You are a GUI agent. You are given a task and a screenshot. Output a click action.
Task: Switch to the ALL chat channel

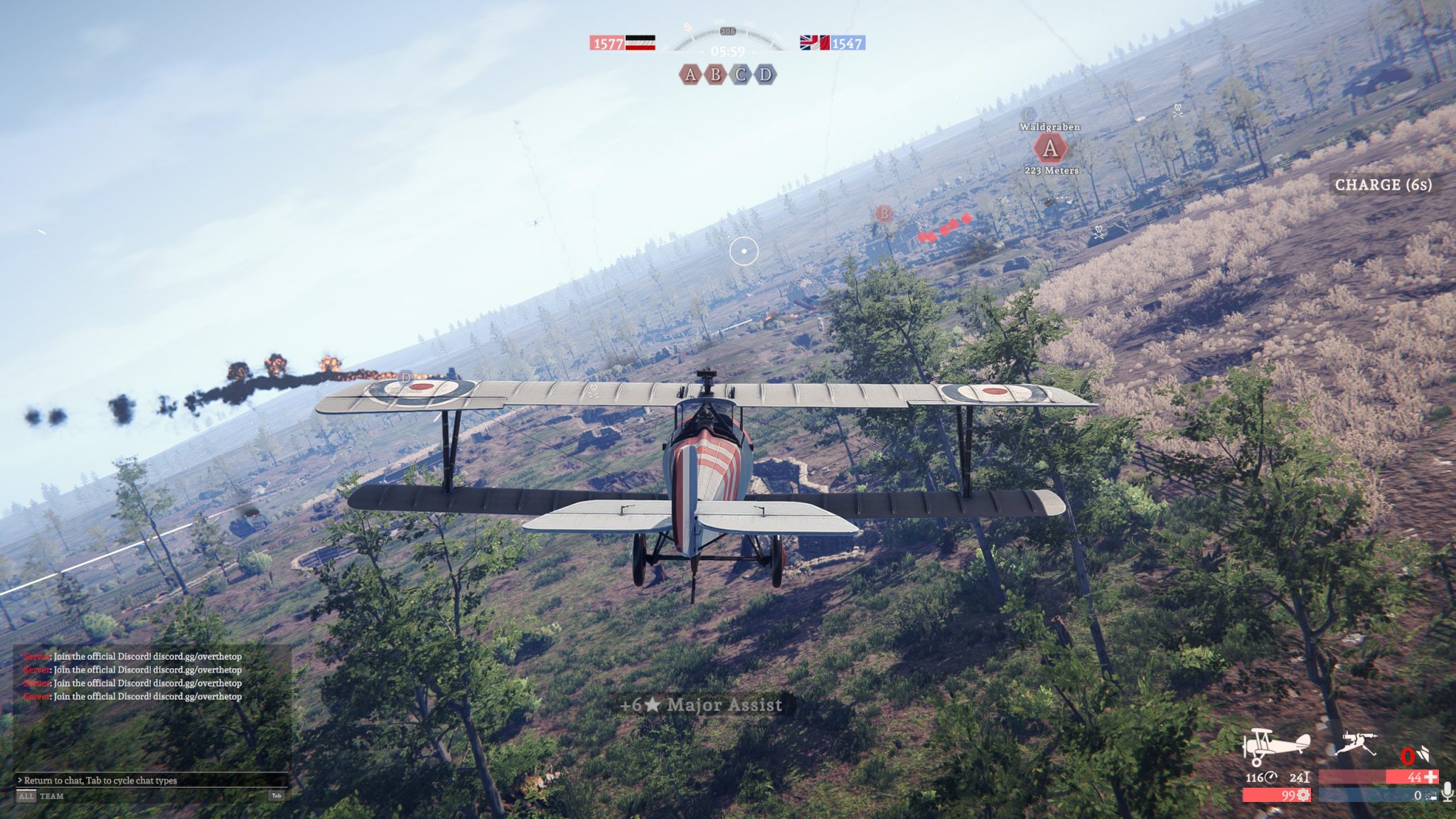[26, 796]
